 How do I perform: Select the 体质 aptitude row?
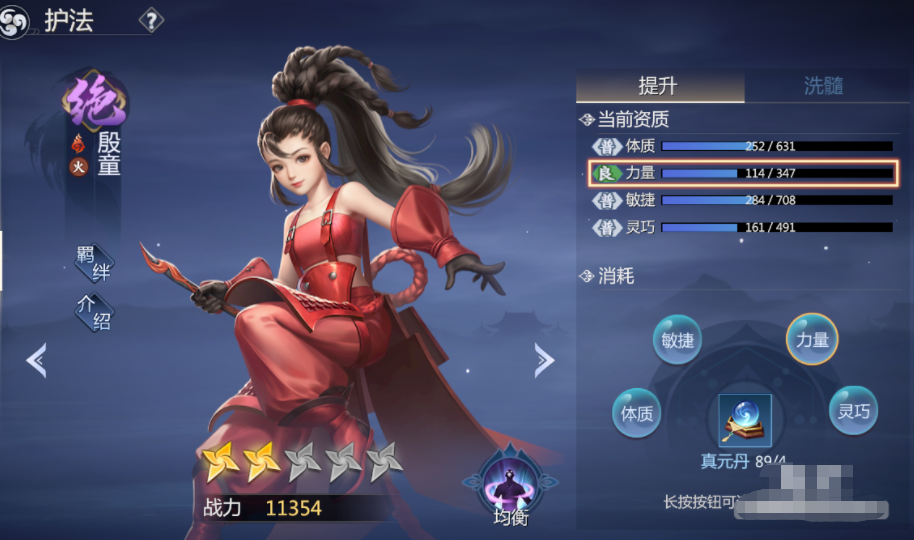[x=741, y=146]
